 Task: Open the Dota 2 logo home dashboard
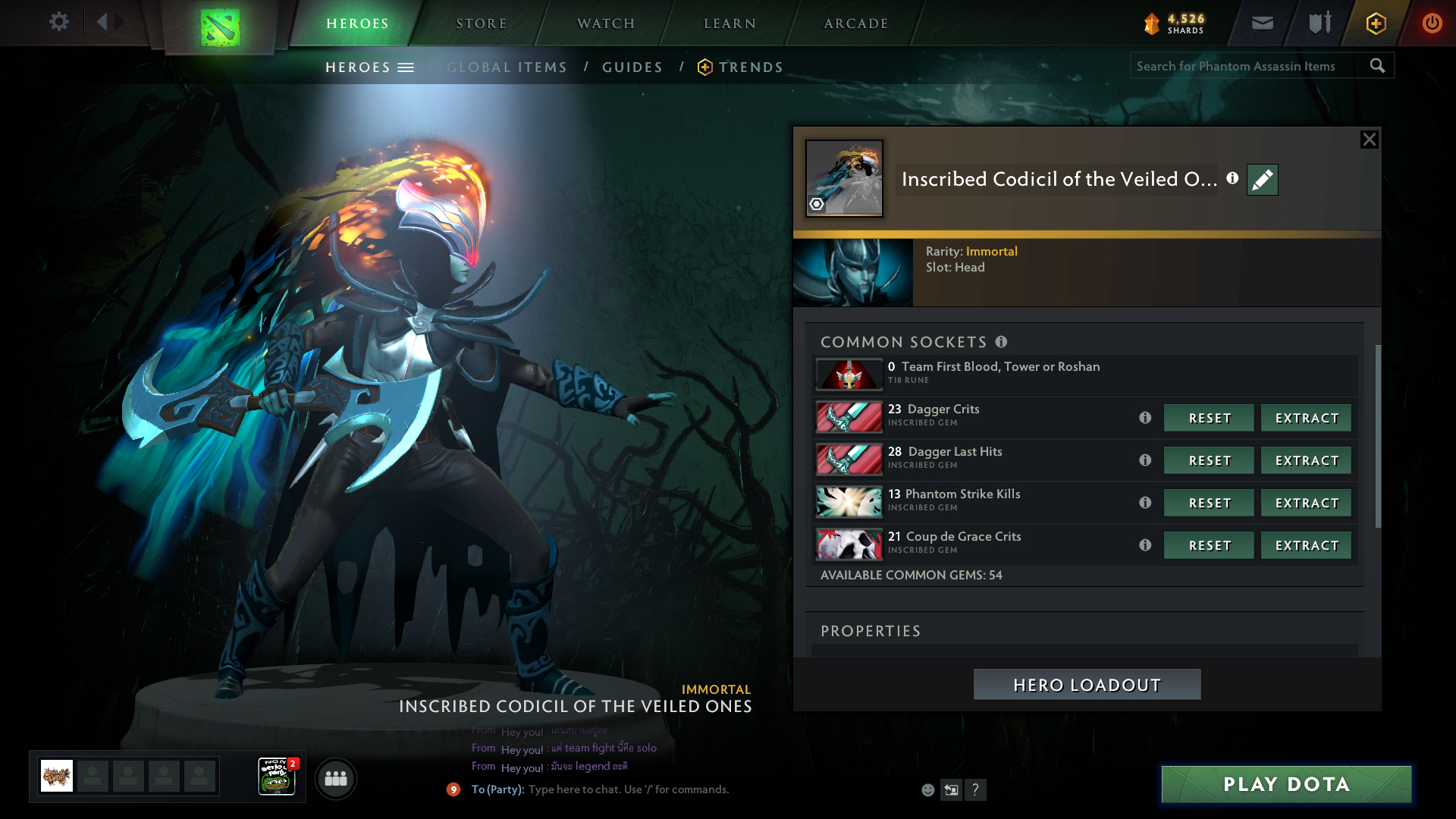[x=220, y=27]
